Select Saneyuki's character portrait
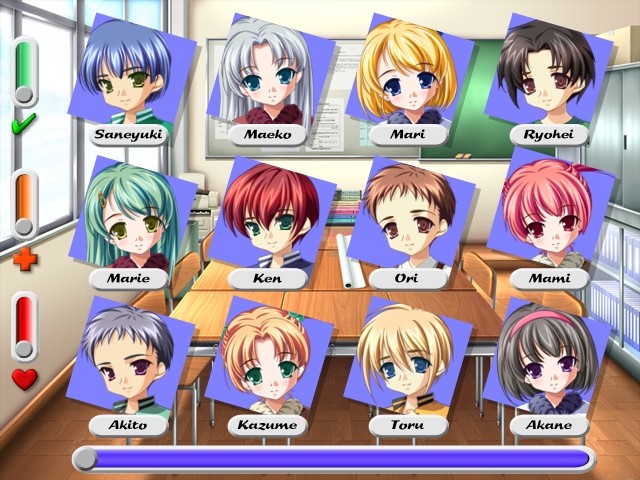The image size is (640, 480). [x=127, y=75]
